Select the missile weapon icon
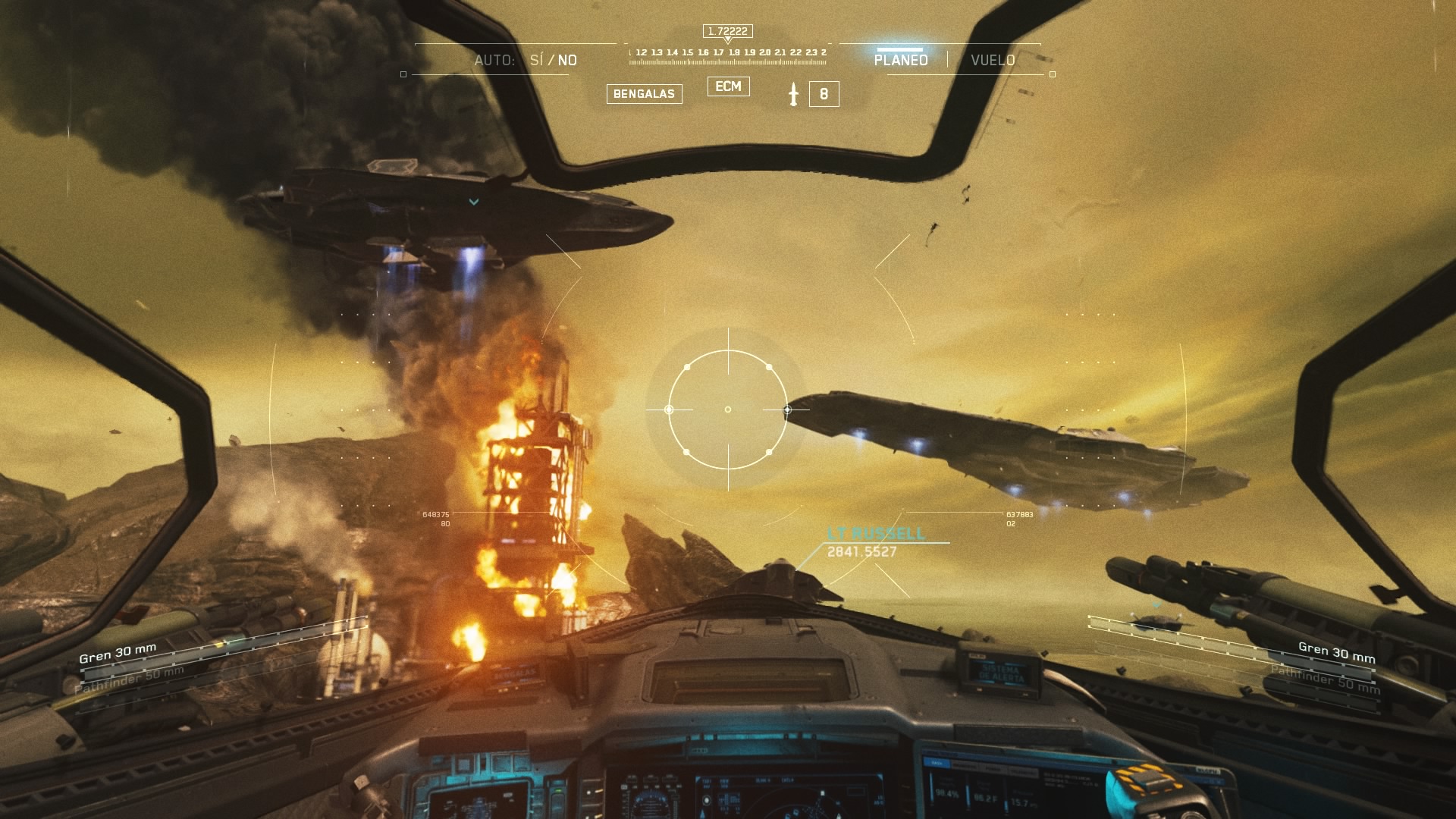This screenshot has width=1456, height=819. point(793,94)
